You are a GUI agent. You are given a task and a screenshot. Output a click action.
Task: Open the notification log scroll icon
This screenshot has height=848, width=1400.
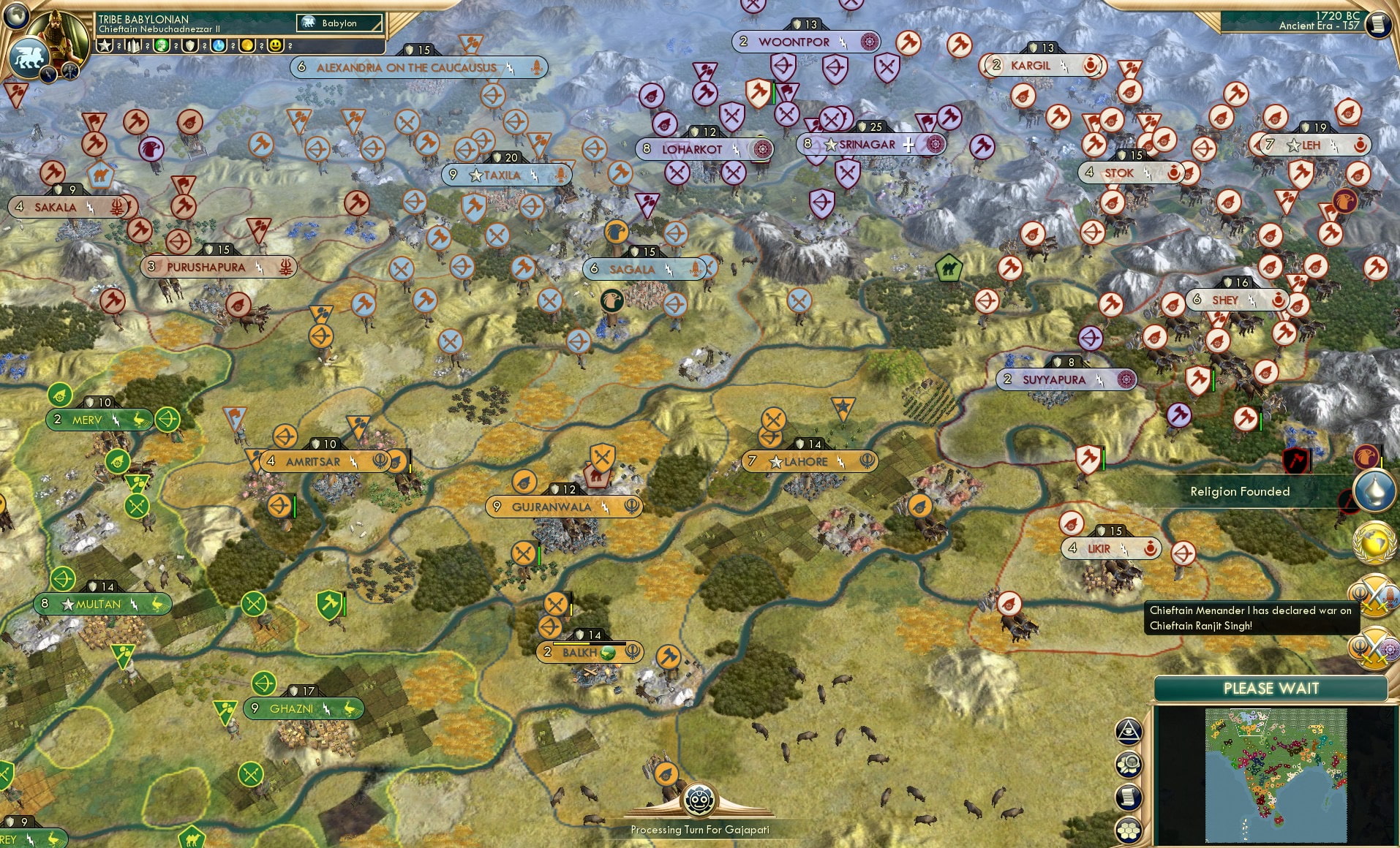[x=1128, y=795]
